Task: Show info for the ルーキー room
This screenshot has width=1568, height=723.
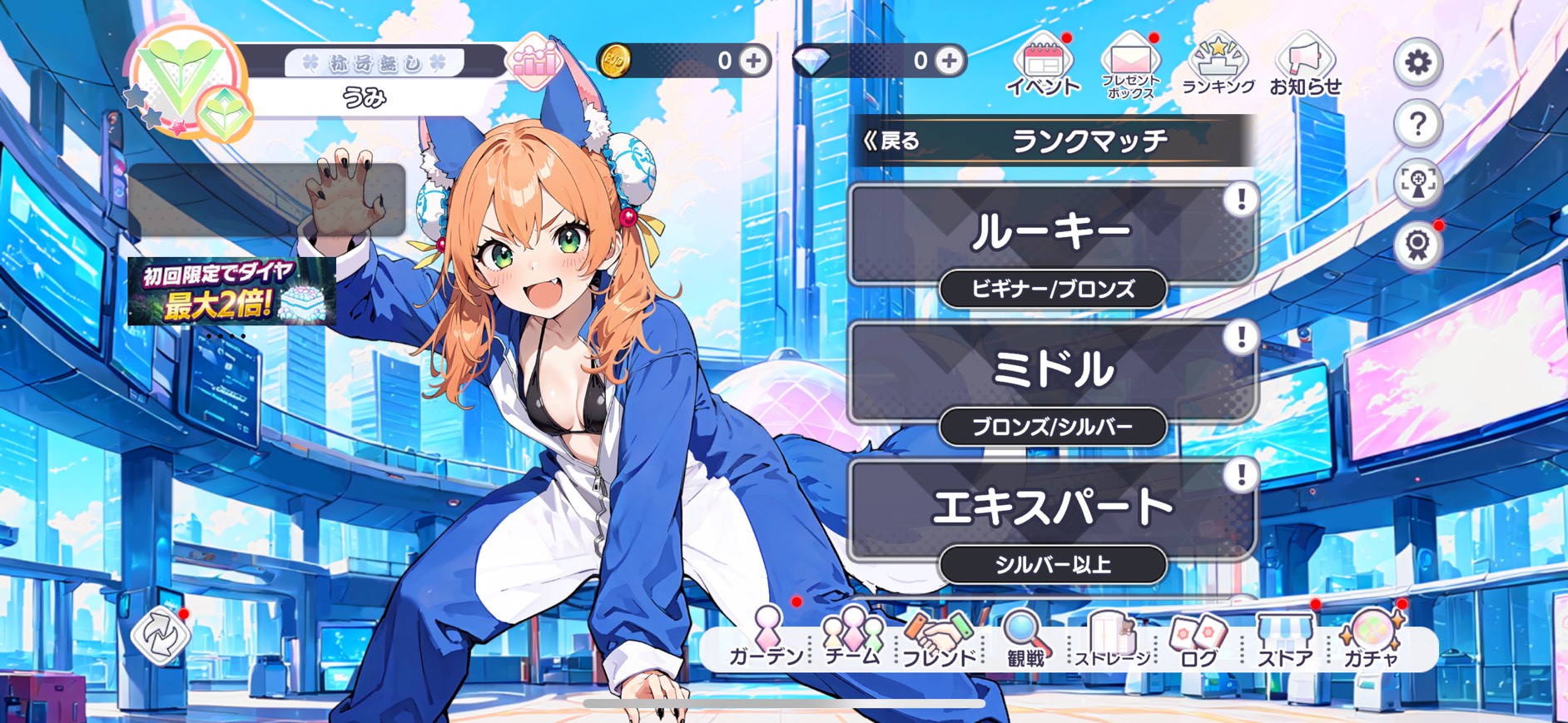Action: (1241, 200)
